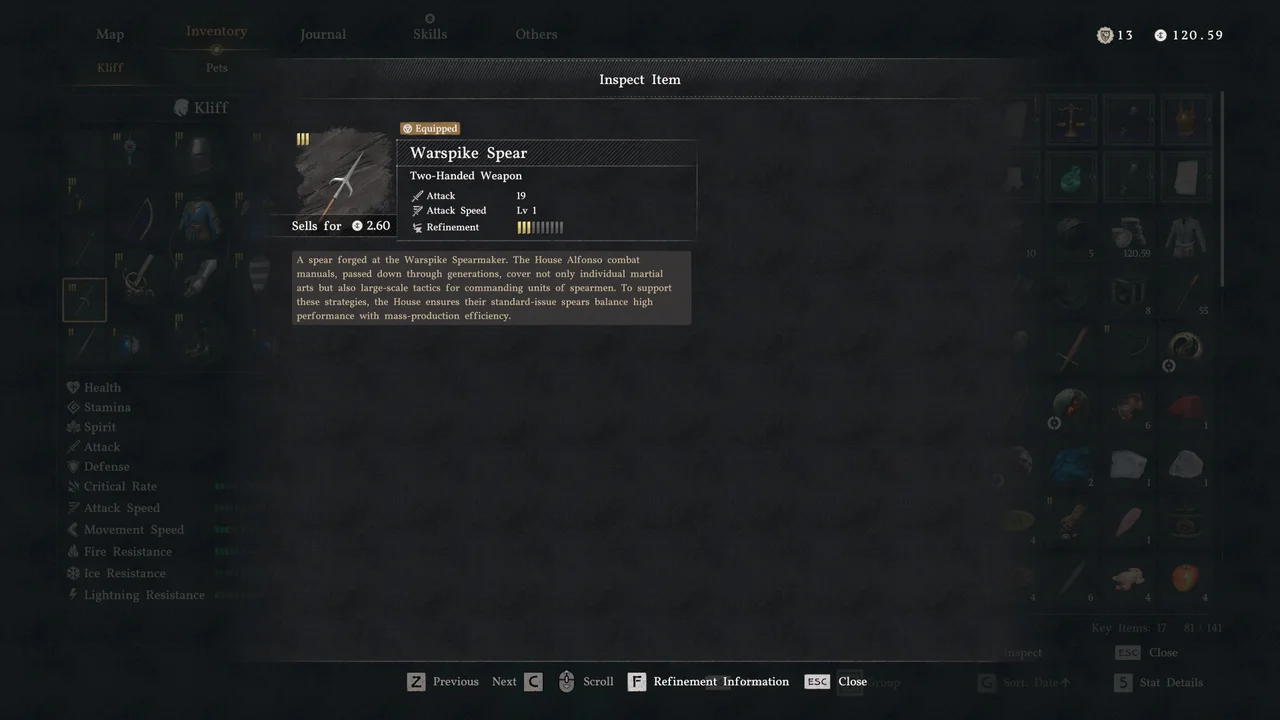Click the Defense shield icon
This screenshot has height=720, width=1280.
[71, 466]
